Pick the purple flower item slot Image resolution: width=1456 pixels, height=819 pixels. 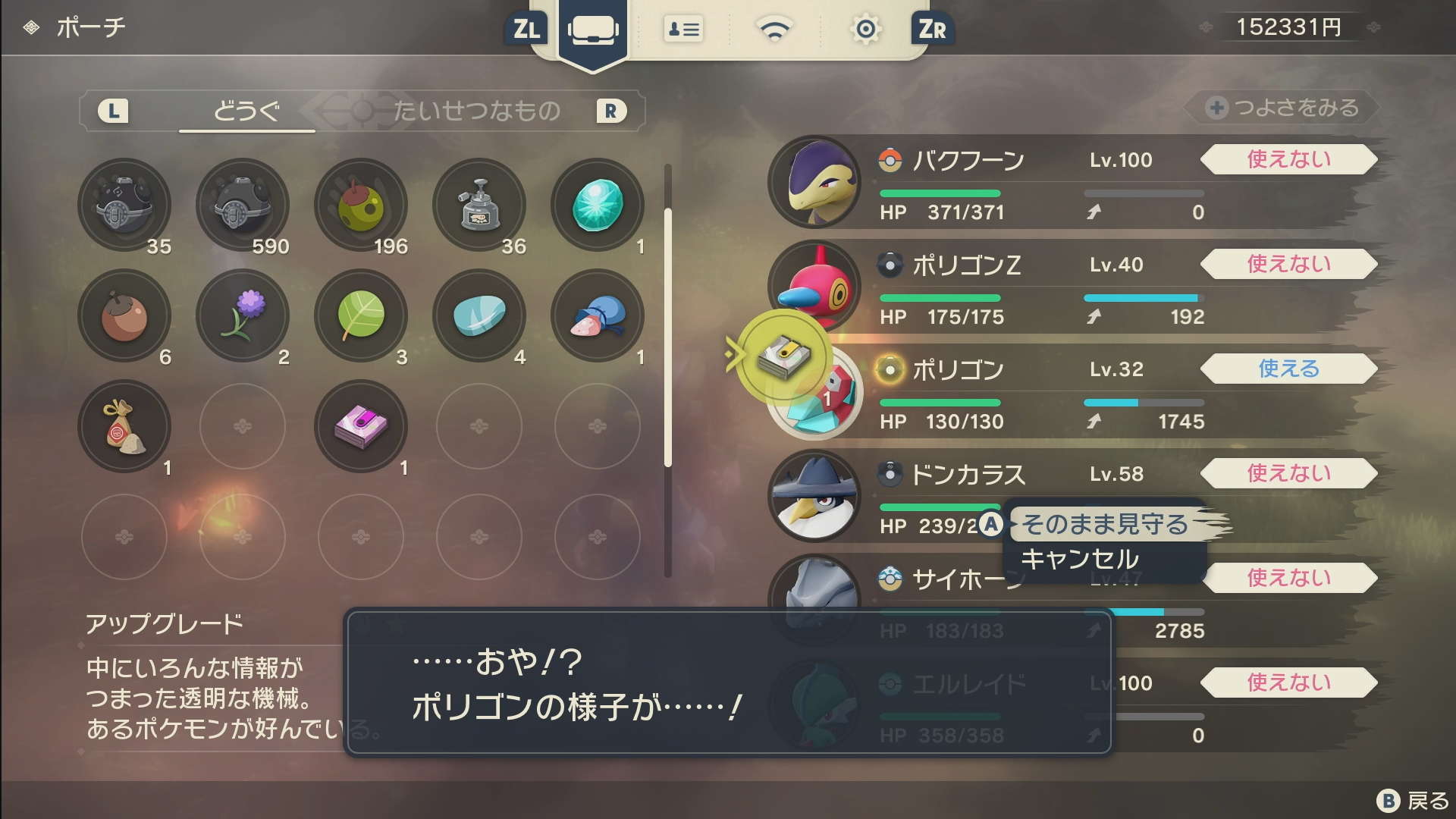point(243,315)
